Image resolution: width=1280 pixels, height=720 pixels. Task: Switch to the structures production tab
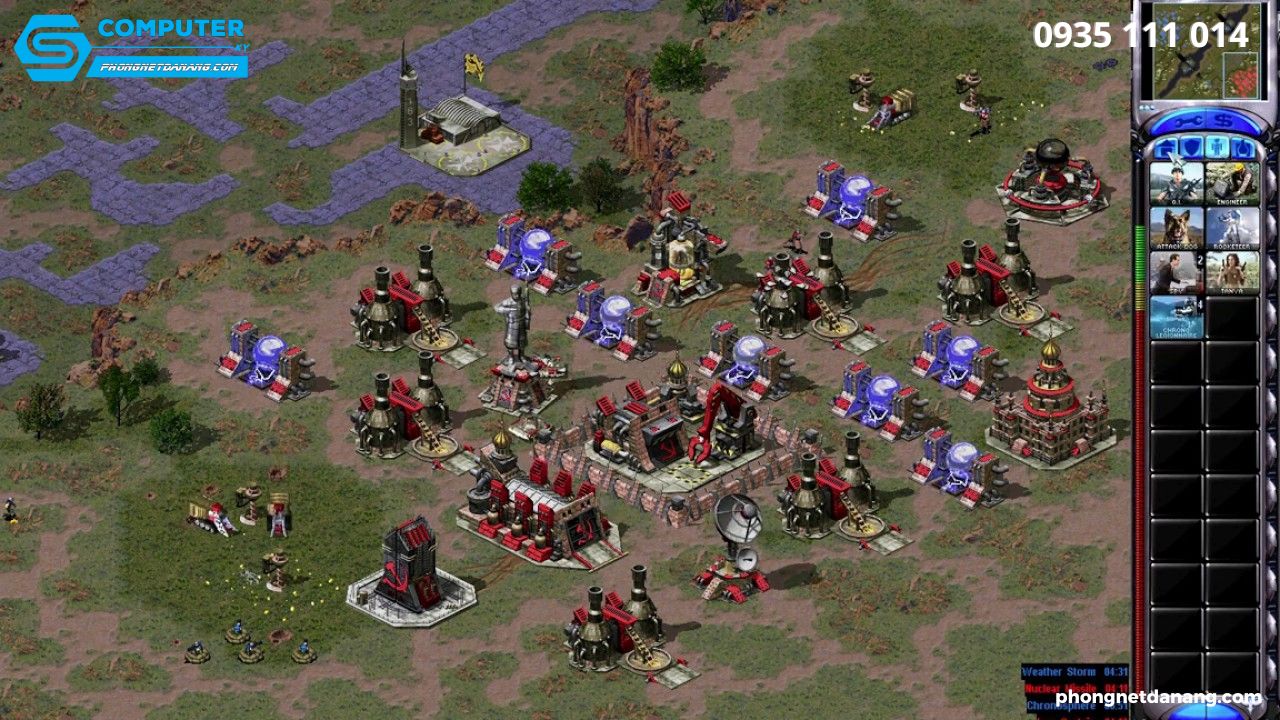coord(1168,146)
